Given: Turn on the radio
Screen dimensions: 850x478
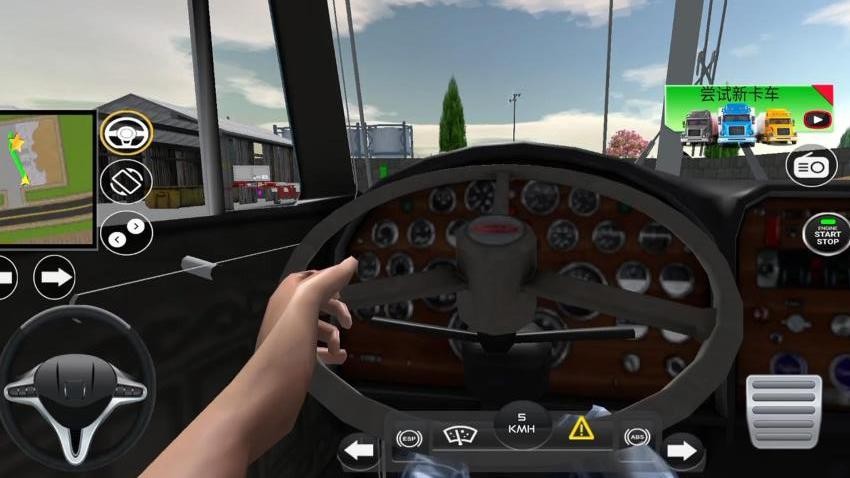Looking at the screenshot, I should pos(811,166).
